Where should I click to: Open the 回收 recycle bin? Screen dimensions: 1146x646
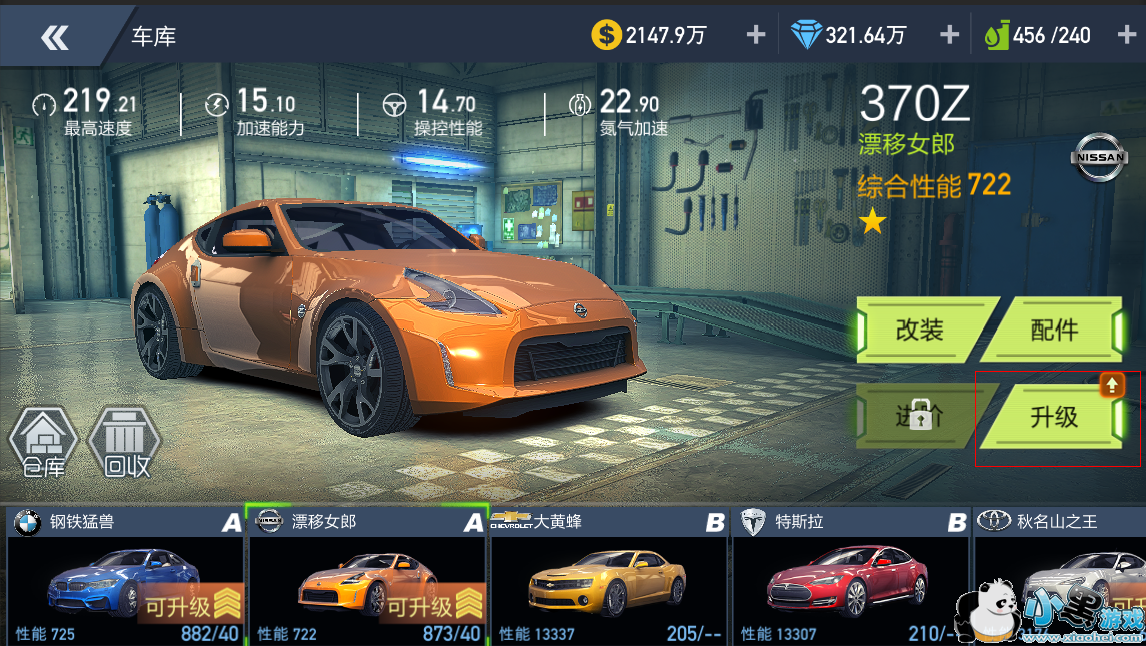point(126,442)
